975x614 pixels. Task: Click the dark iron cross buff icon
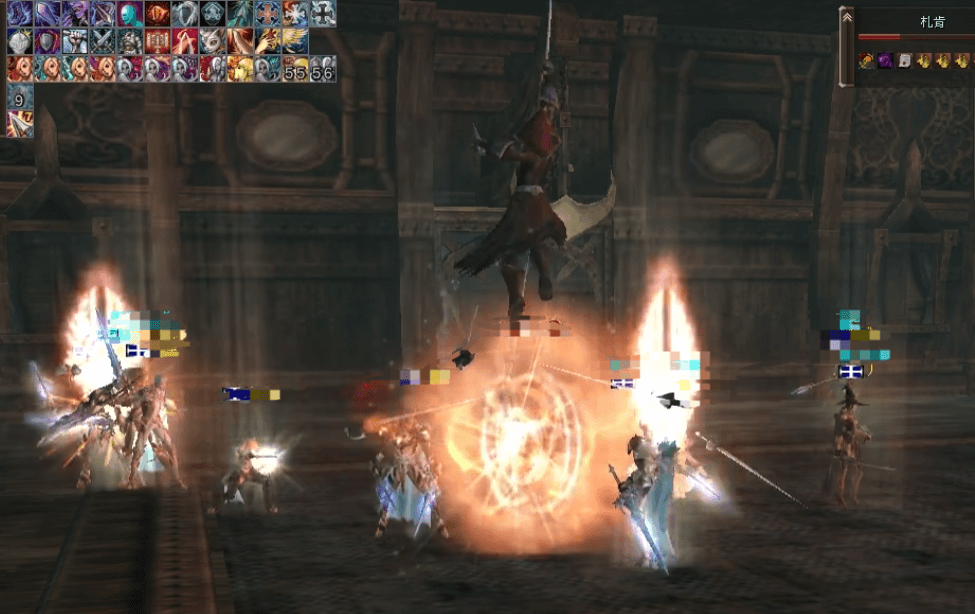point(322,14)
